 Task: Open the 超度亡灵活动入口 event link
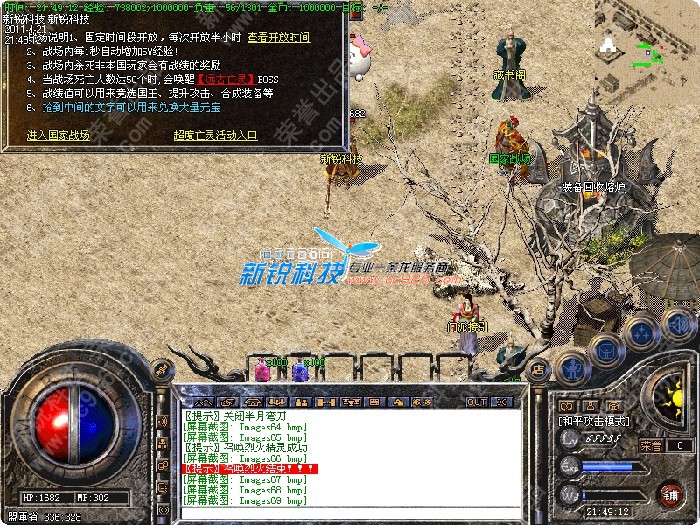215,134
